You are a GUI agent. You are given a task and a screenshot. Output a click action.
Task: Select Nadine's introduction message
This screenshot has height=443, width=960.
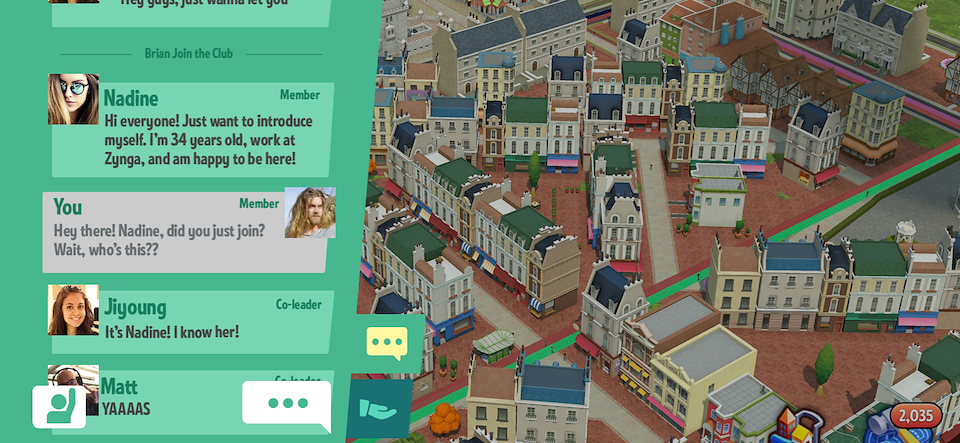click(200, 140)
